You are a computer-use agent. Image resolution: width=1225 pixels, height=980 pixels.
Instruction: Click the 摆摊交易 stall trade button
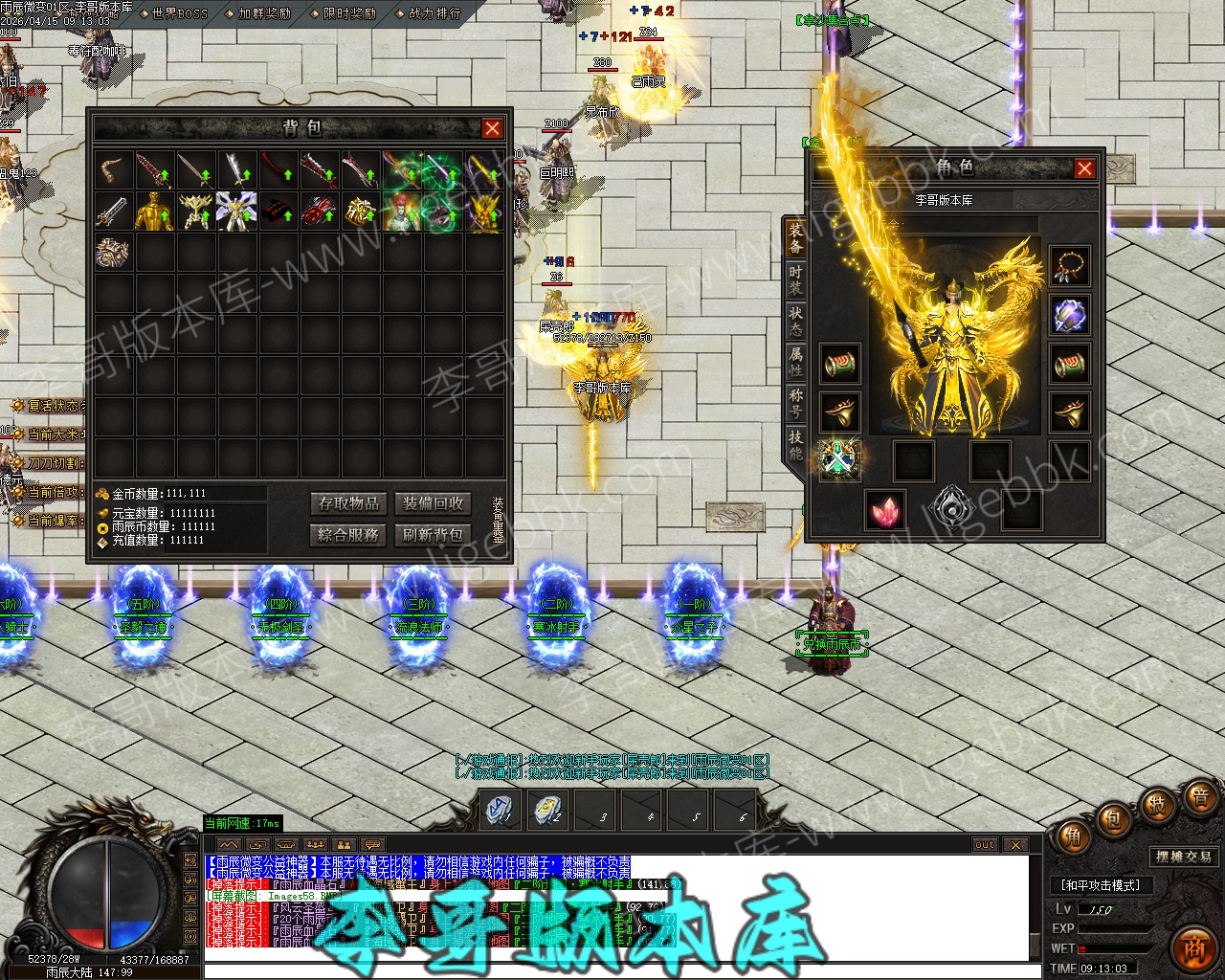pyautogui.click(x=1184, y=857)
